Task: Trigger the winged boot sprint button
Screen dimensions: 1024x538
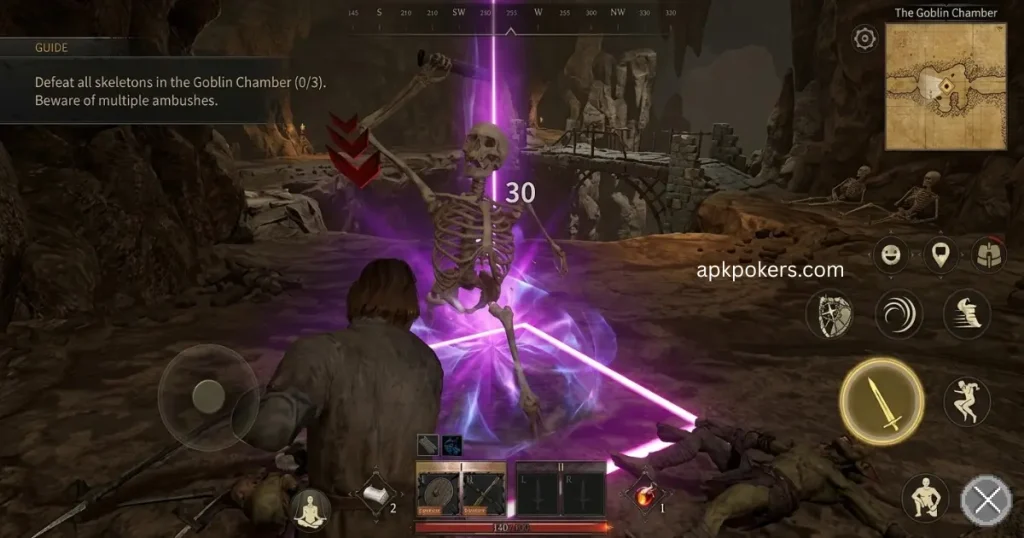Action: click(966, 314)
